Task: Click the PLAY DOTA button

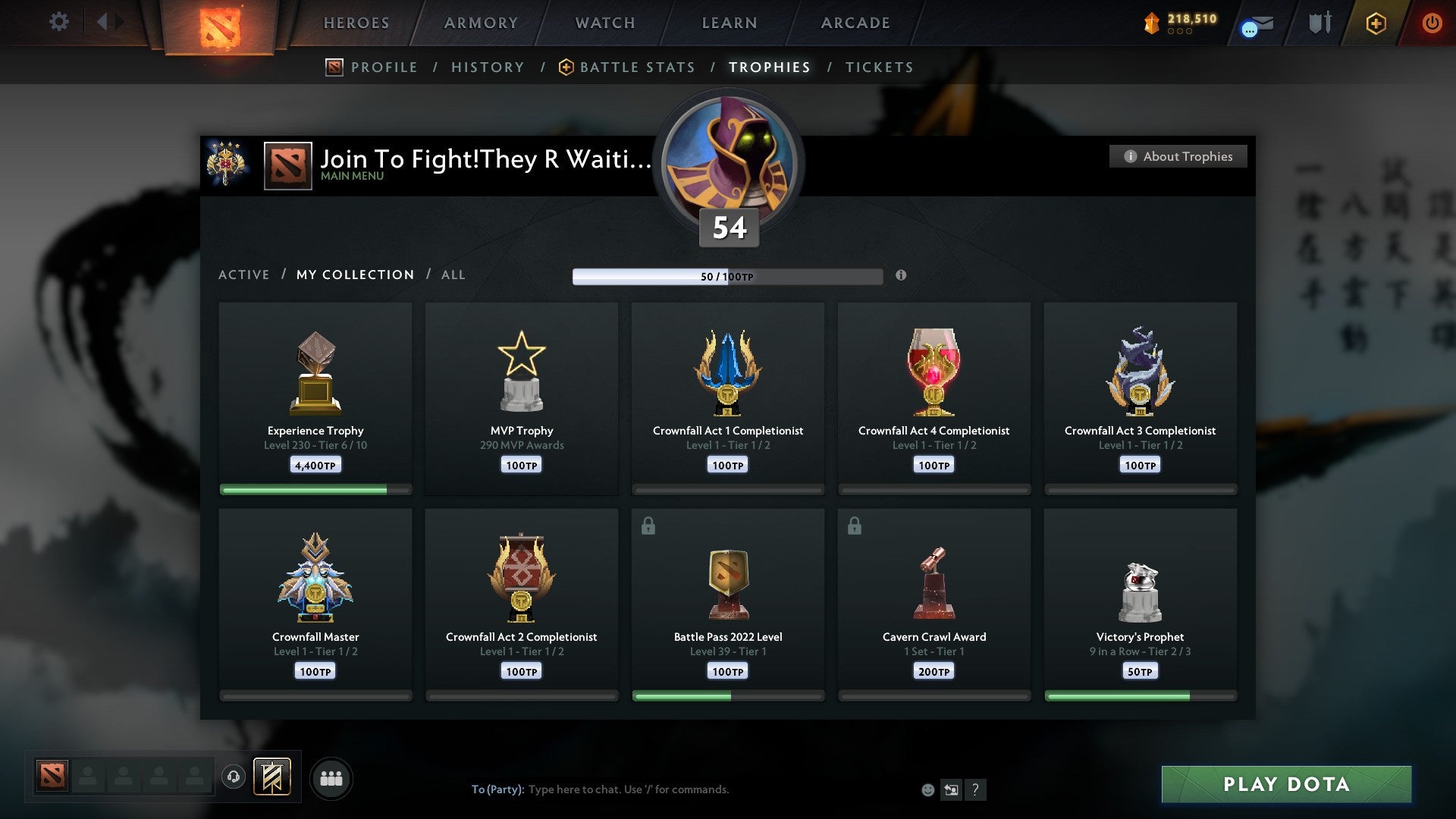Action: click(x=1285, y=784)
